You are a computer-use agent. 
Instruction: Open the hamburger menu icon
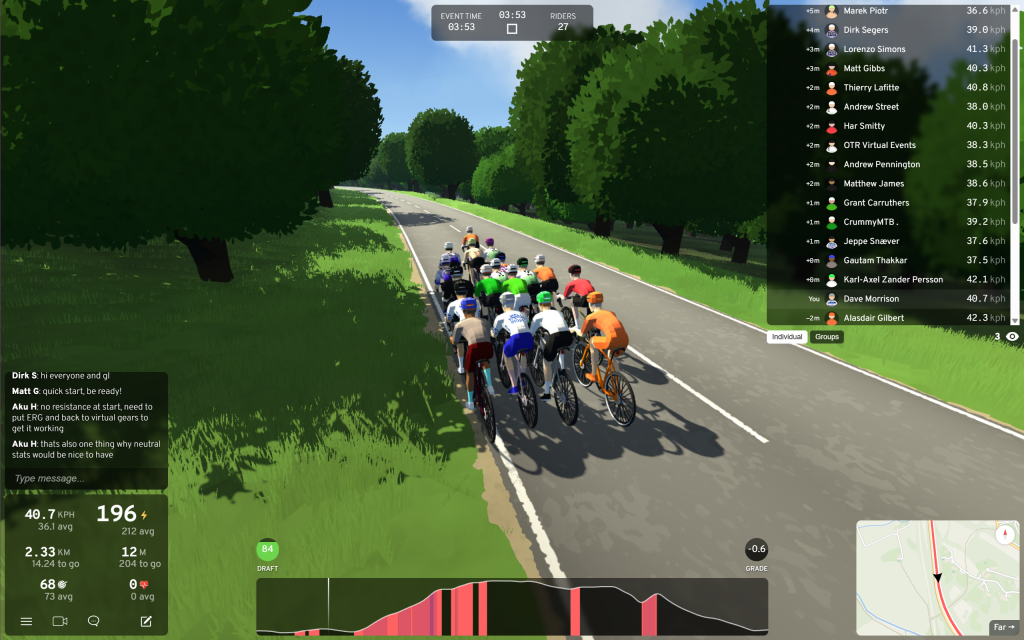pyautogui.click(x=27, y=621)
